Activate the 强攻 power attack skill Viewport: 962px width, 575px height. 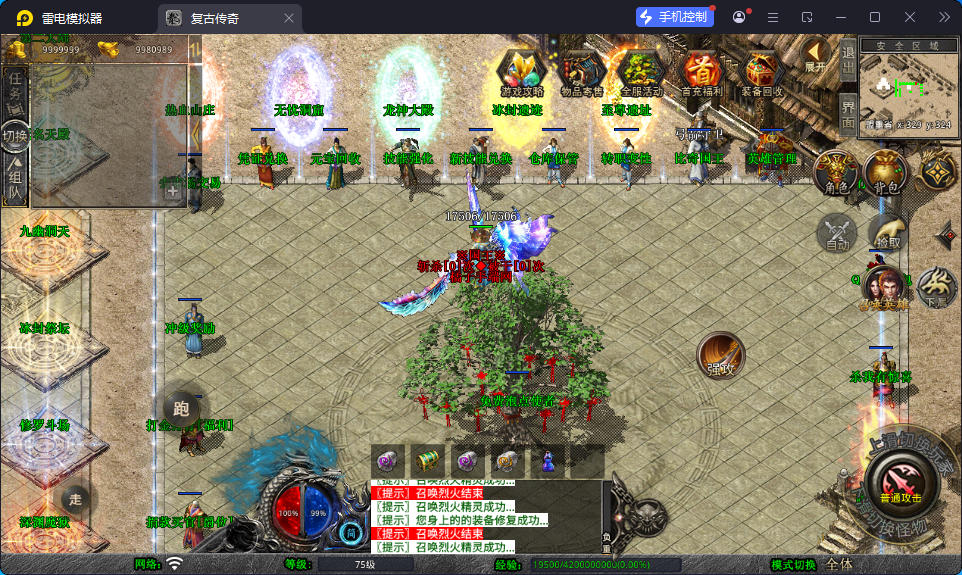722,356
